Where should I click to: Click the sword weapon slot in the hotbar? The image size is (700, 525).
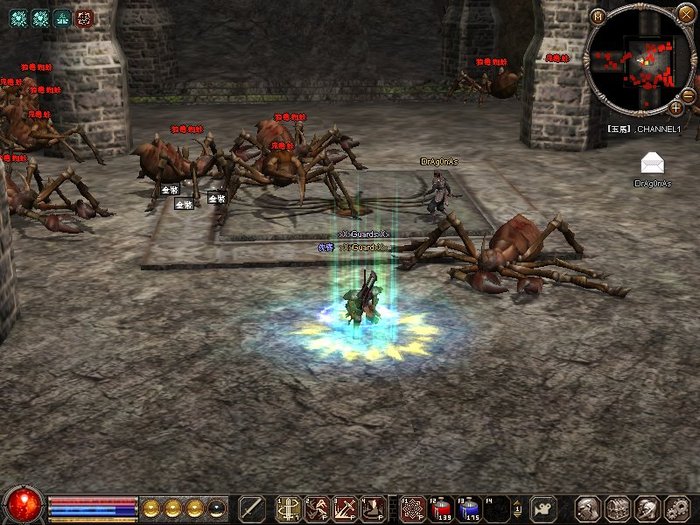point(252,508)
